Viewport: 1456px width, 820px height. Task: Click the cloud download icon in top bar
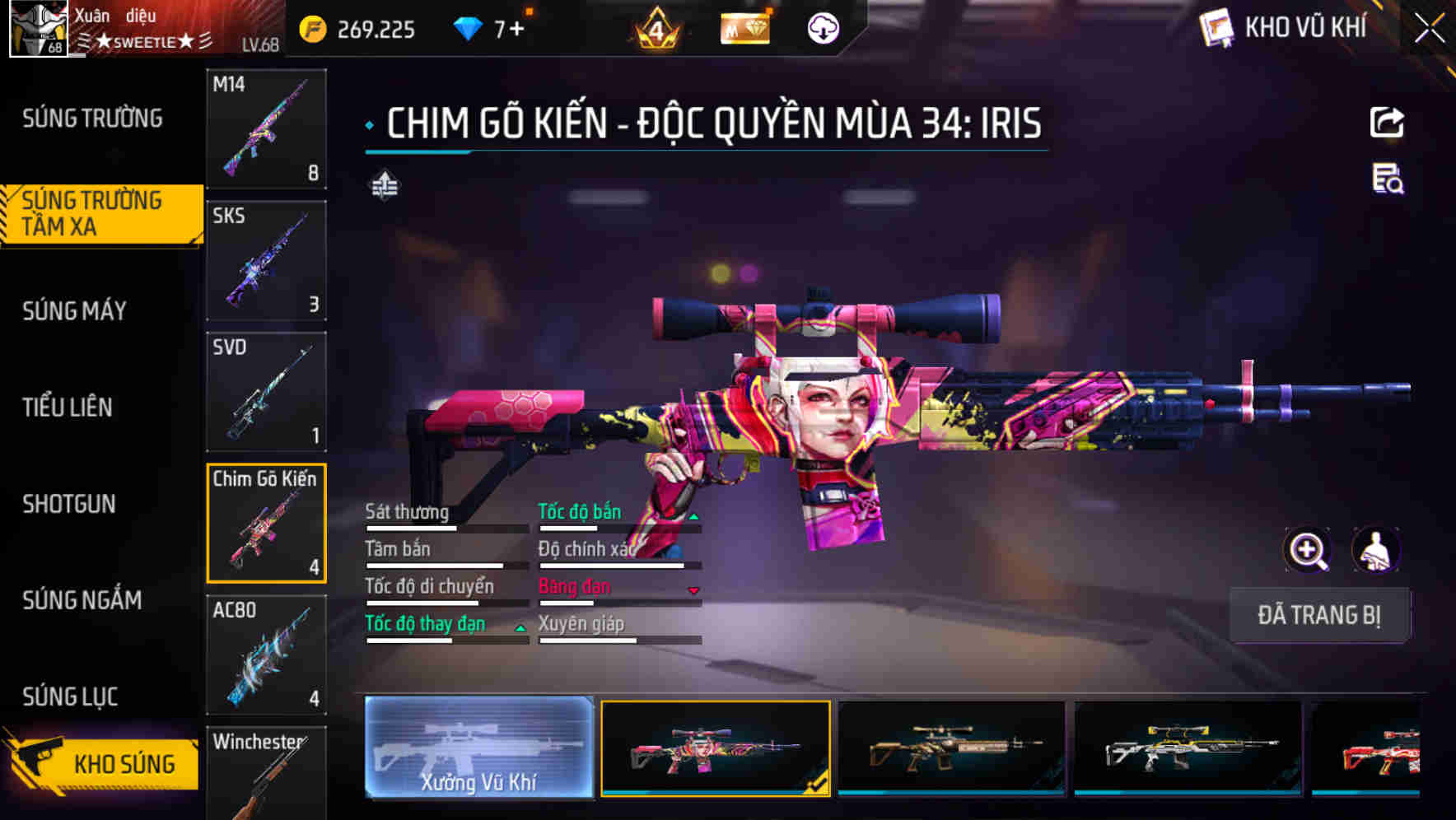[x=820, y=27]
